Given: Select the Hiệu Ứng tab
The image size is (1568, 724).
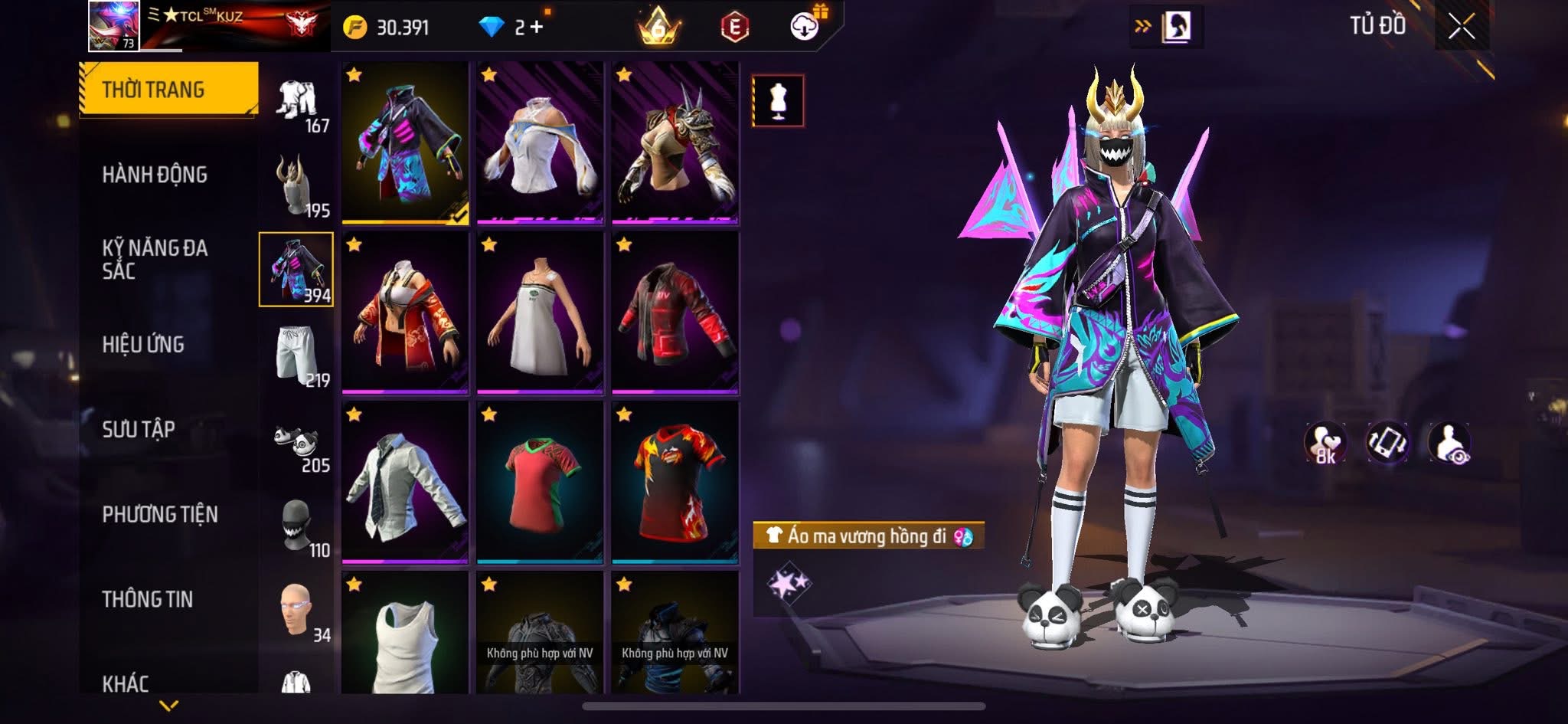Looking at the screenshot, I should (x=143, y=345).
